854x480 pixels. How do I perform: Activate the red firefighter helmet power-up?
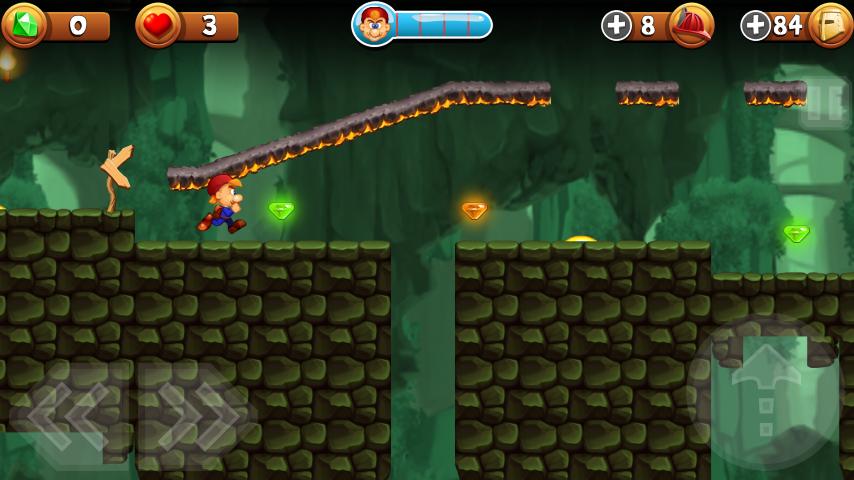pos(691,25)
